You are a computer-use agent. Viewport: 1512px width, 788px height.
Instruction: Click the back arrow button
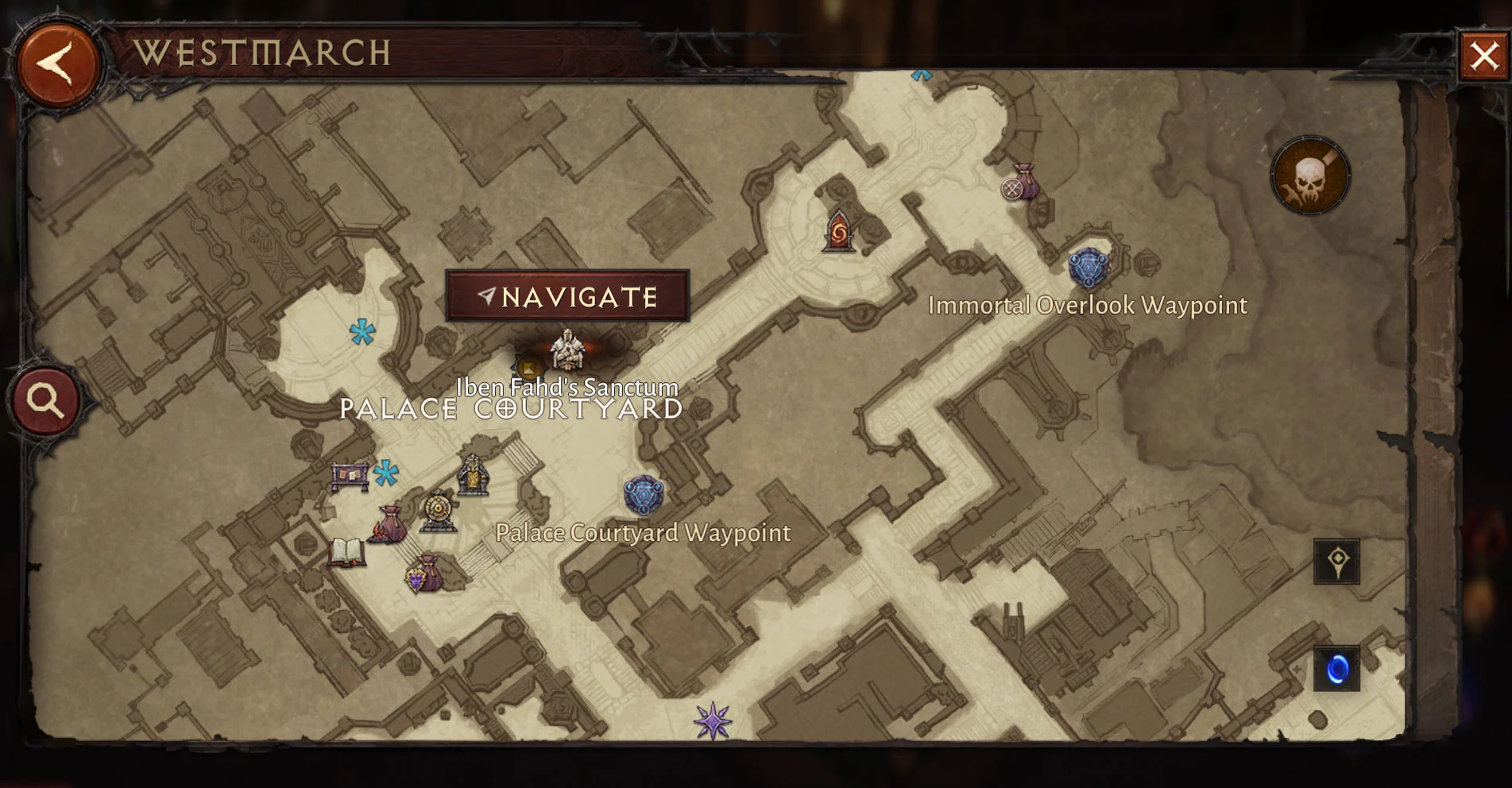[x=57, y=64]
